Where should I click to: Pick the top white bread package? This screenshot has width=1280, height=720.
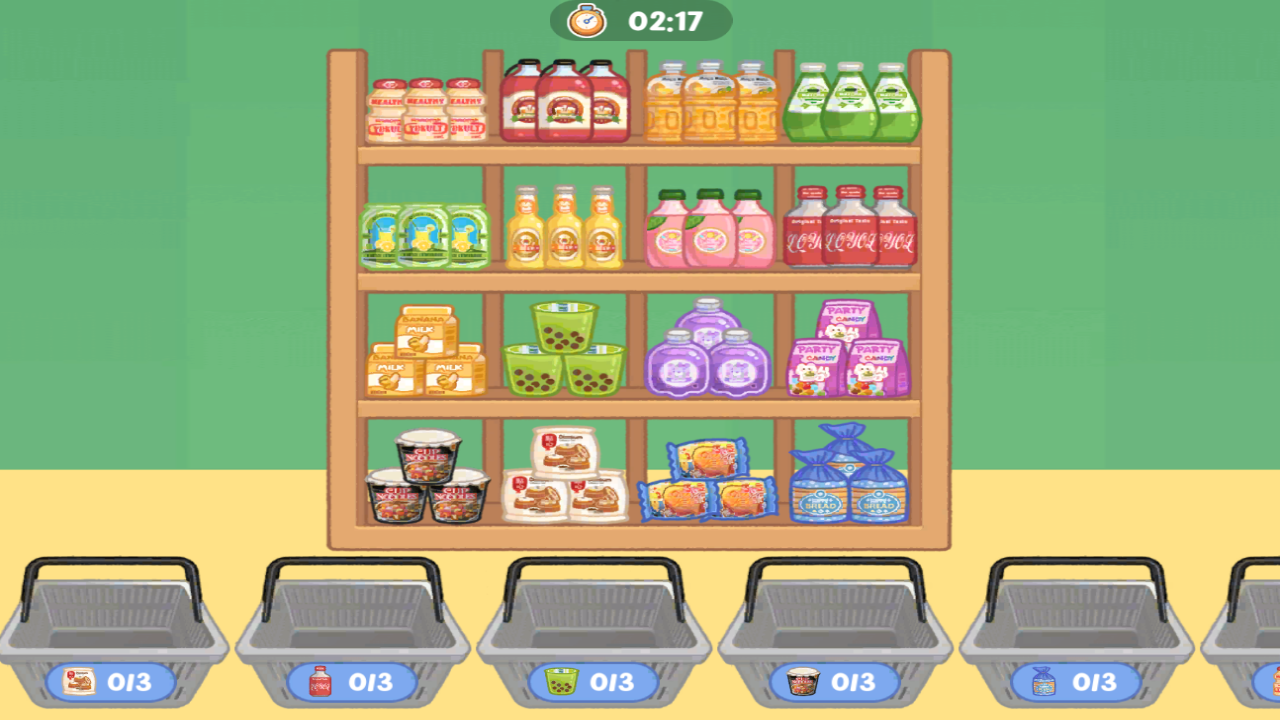click(565, 450)
